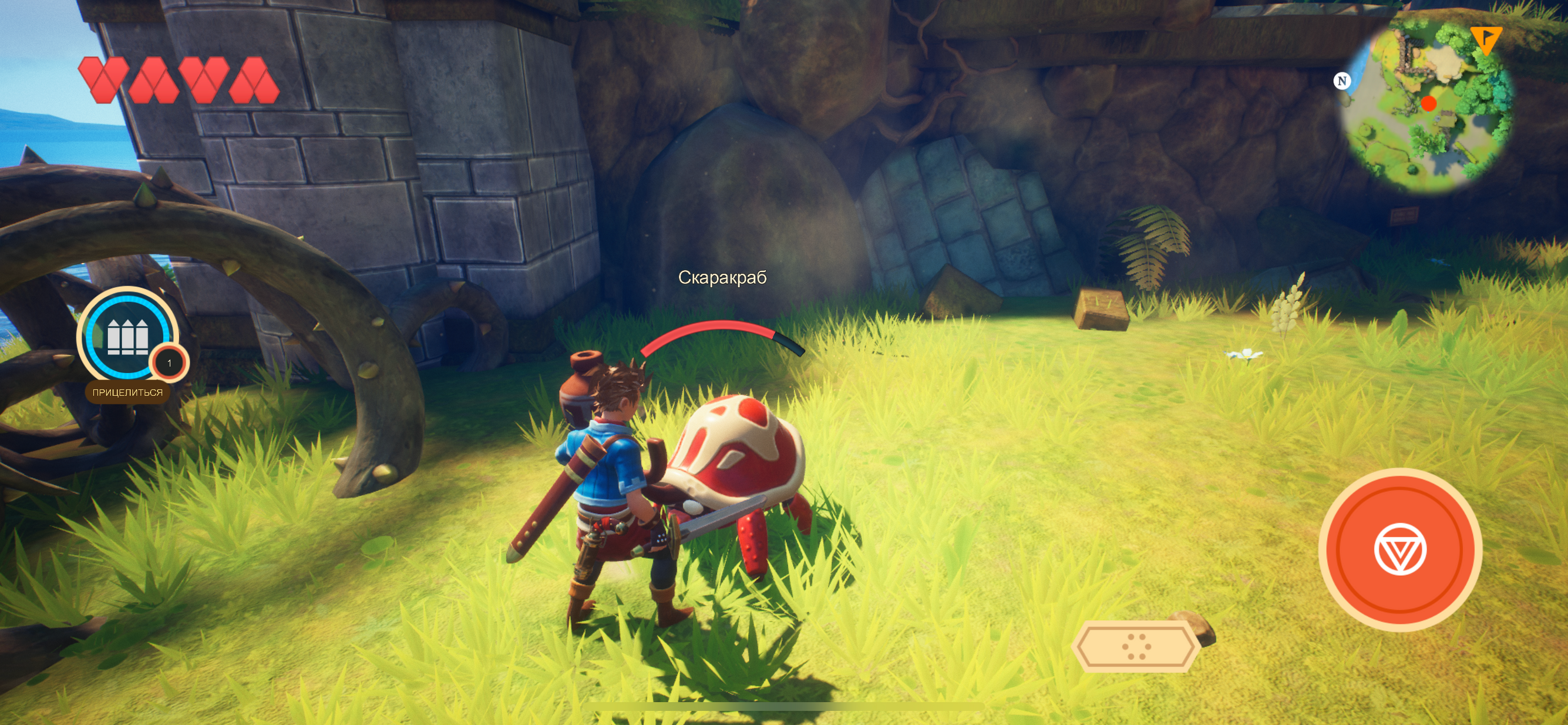
Task: Activate the large orange attack button
Action: 1399,549
